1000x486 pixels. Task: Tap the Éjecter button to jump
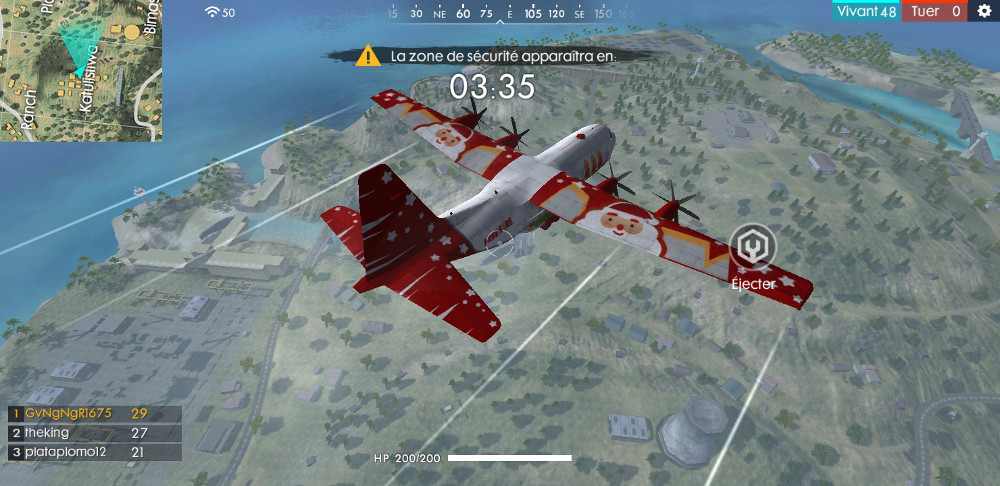coord(752,249)
